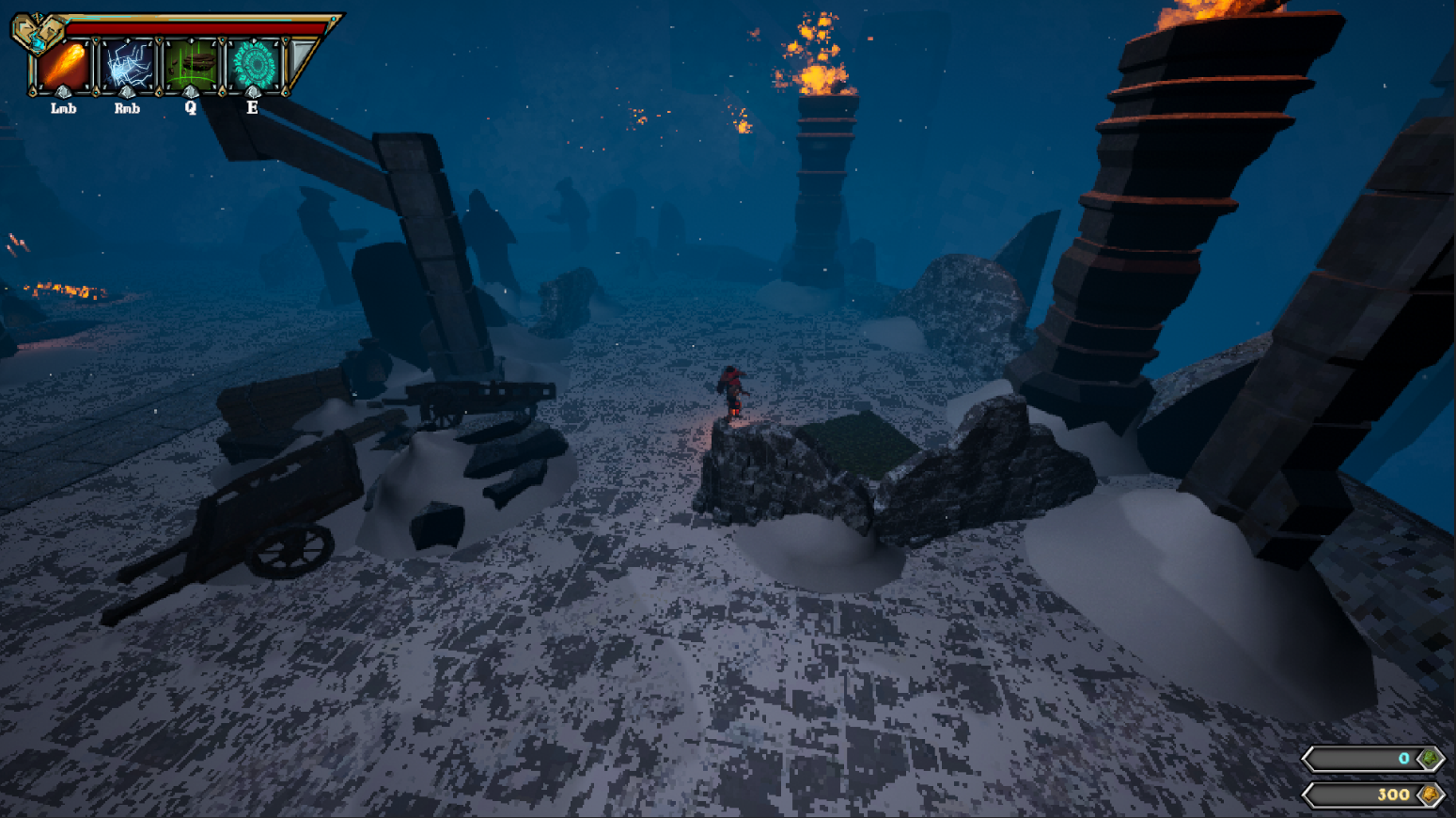Screen dimensions: 1456x818
Task: Click the stone marker under the Rmb ability
Action: pos(125,92)
